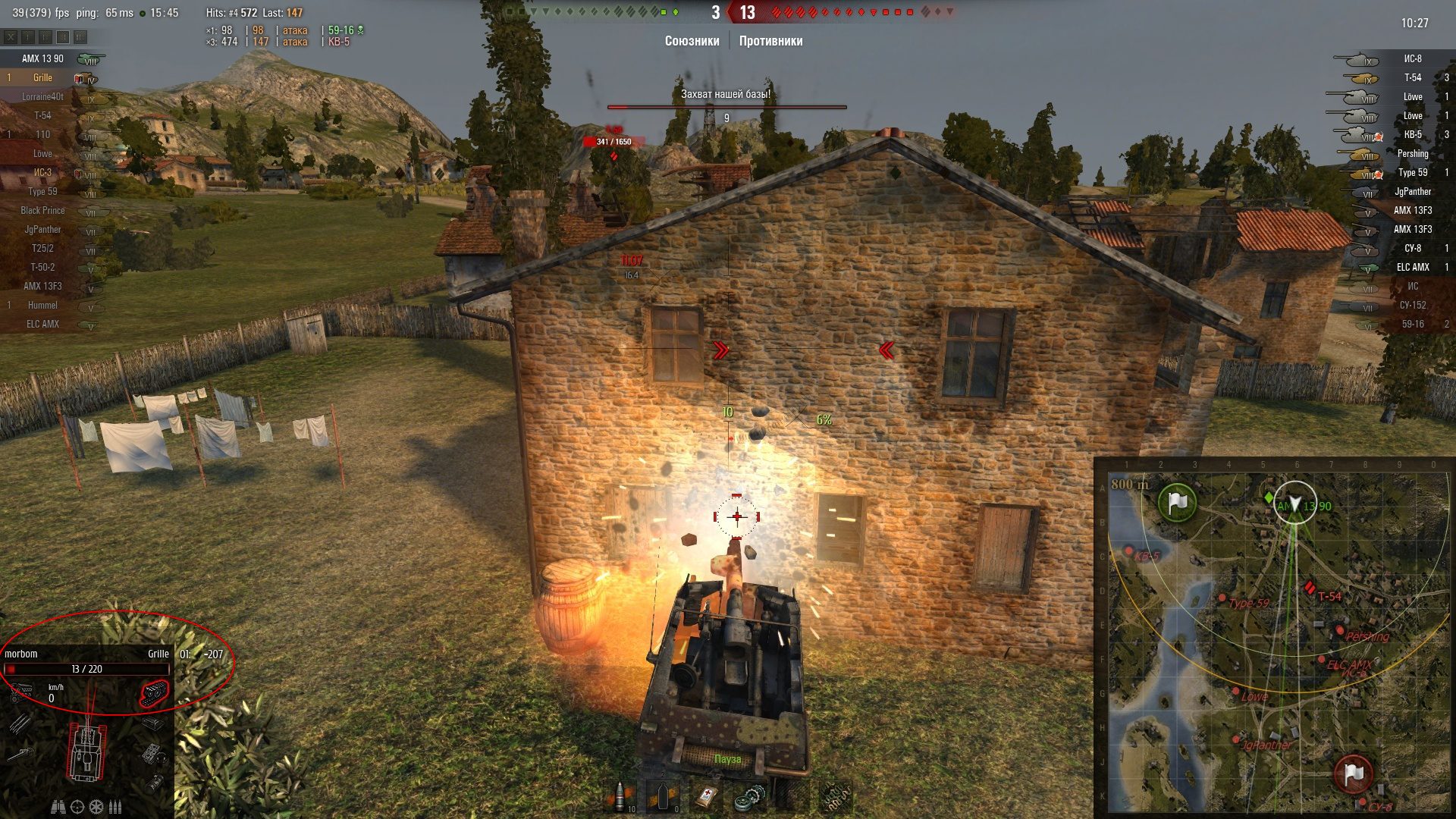Select AMX 13 90 in allied team list
The height and width of the screenshot is (819, 1456).
[x=42, y=59]
